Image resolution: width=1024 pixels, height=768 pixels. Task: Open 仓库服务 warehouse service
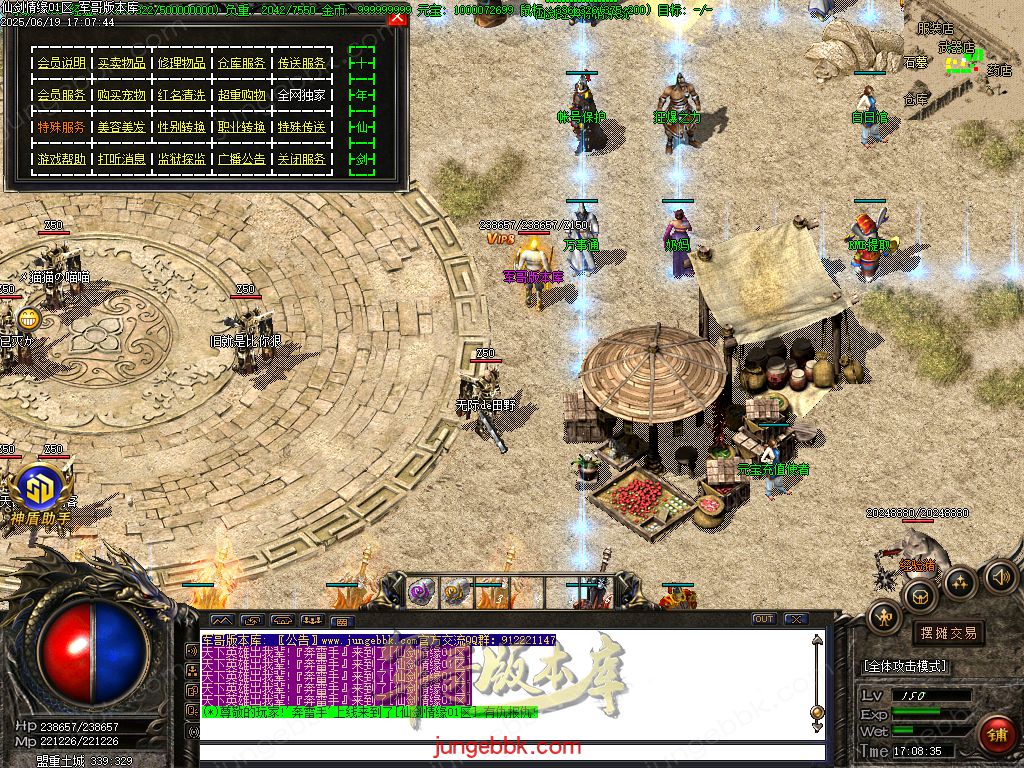tap(242, 62)
